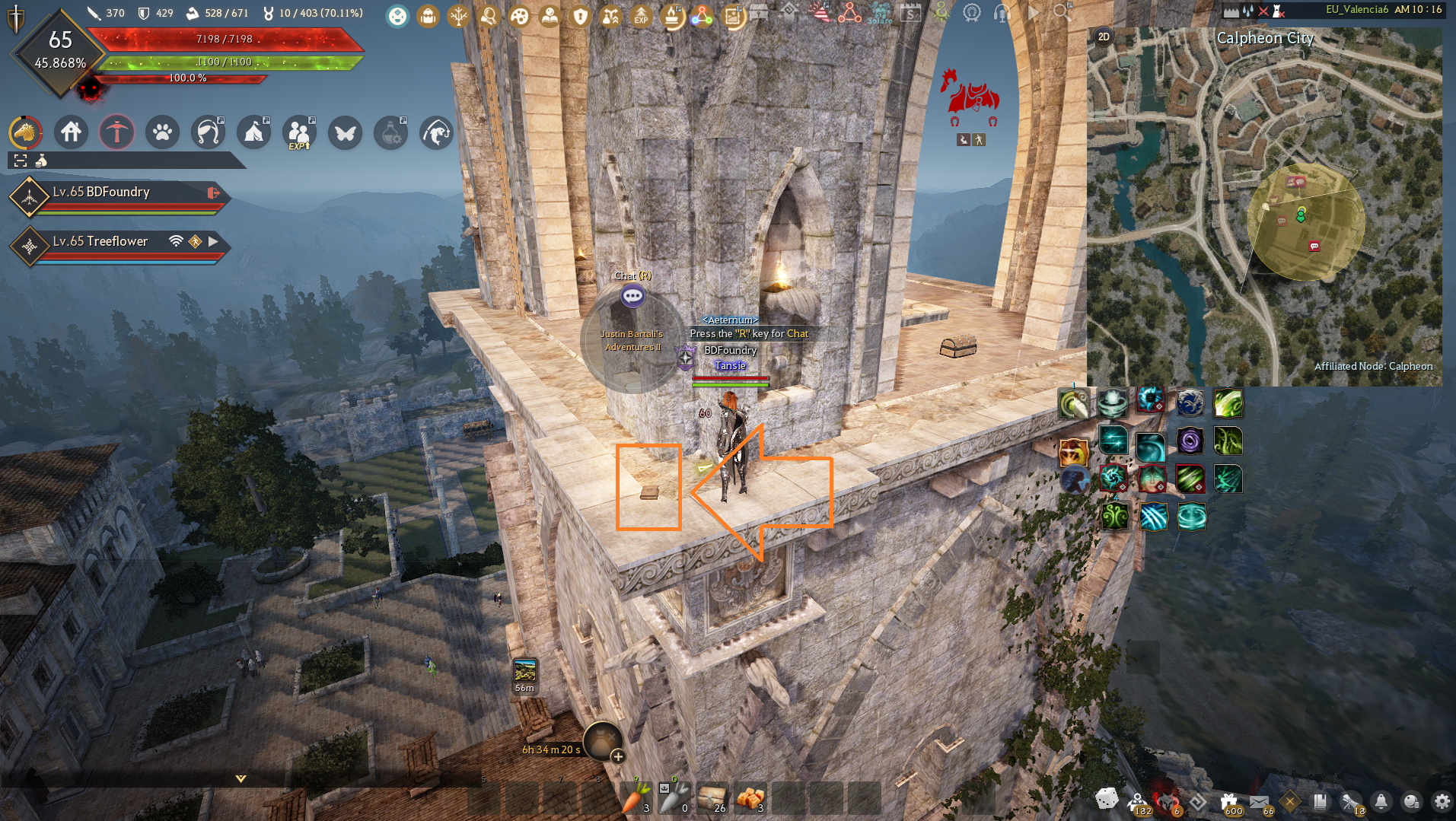Click the fish and rod fishing icon

coord(436,132)
